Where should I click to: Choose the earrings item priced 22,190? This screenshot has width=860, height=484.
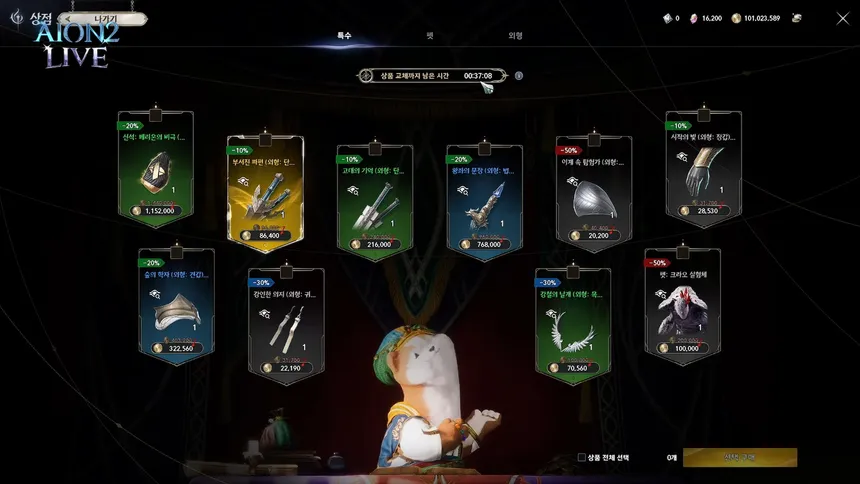point(285,326)
